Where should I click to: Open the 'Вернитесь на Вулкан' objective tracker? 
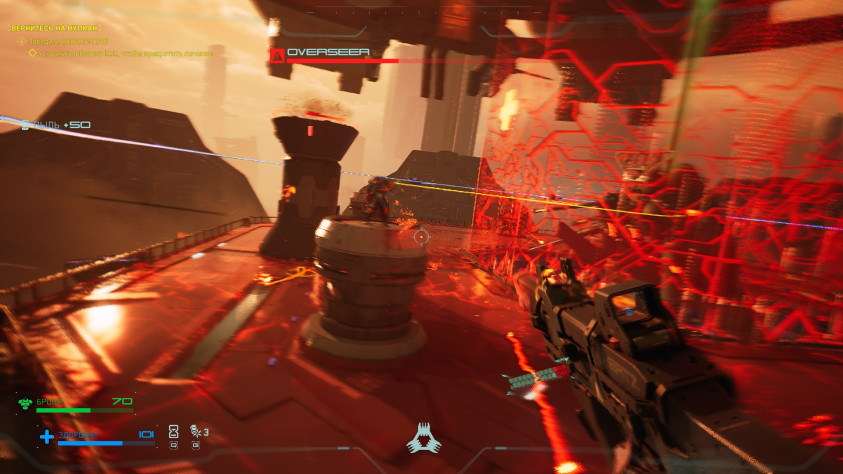tap(56, 28)
